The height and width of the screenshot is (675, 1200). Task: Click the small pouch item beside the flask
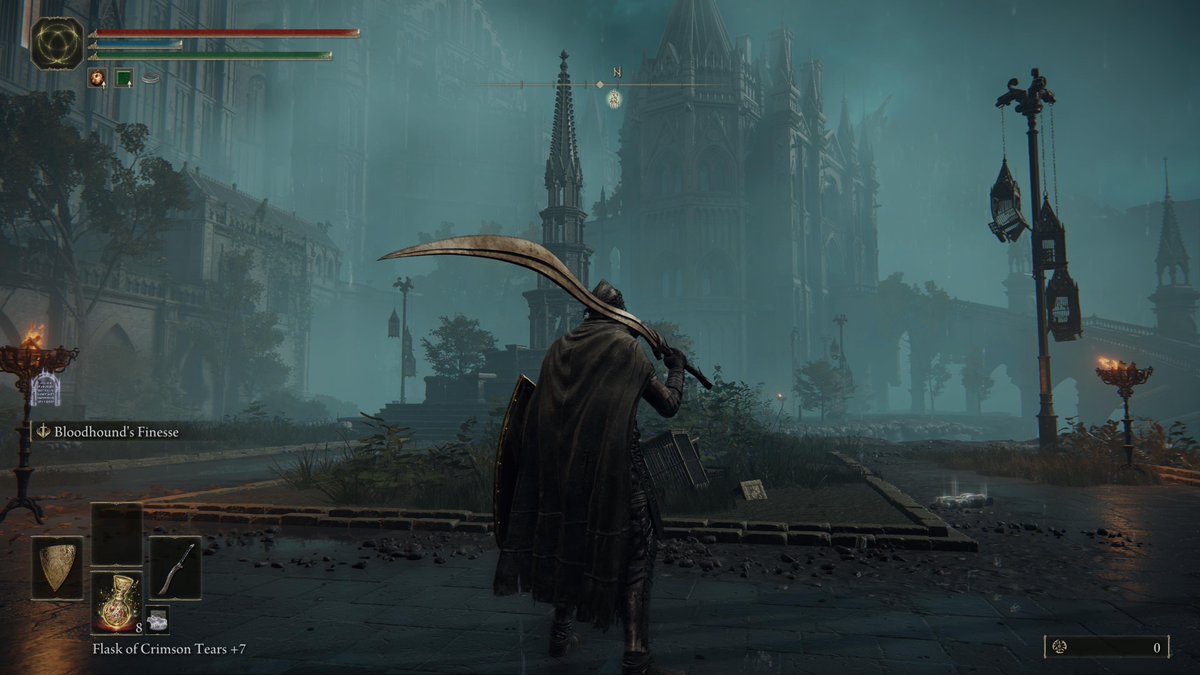point(157,620)
